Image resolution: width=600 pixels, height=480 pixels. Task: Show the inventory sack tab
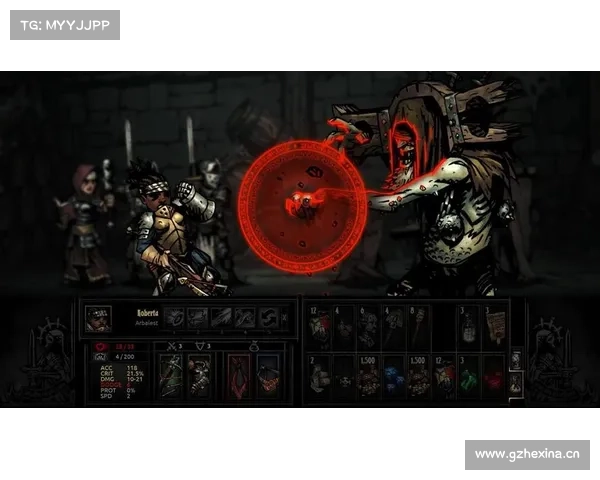click(x=516, y=383)
